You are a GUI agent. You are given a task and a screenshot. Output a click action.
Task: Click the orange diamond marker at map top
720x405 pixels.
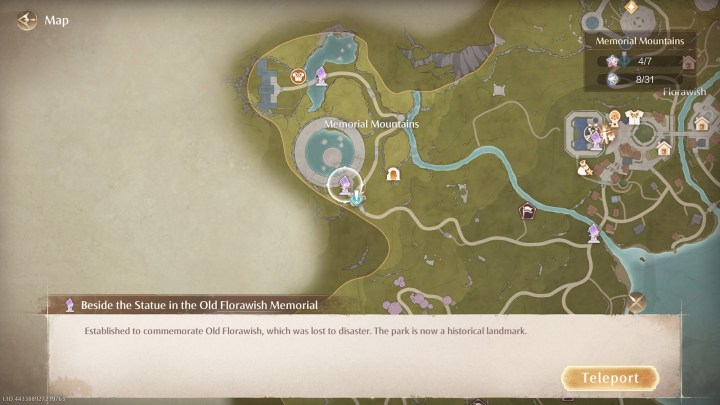[630, 7]
